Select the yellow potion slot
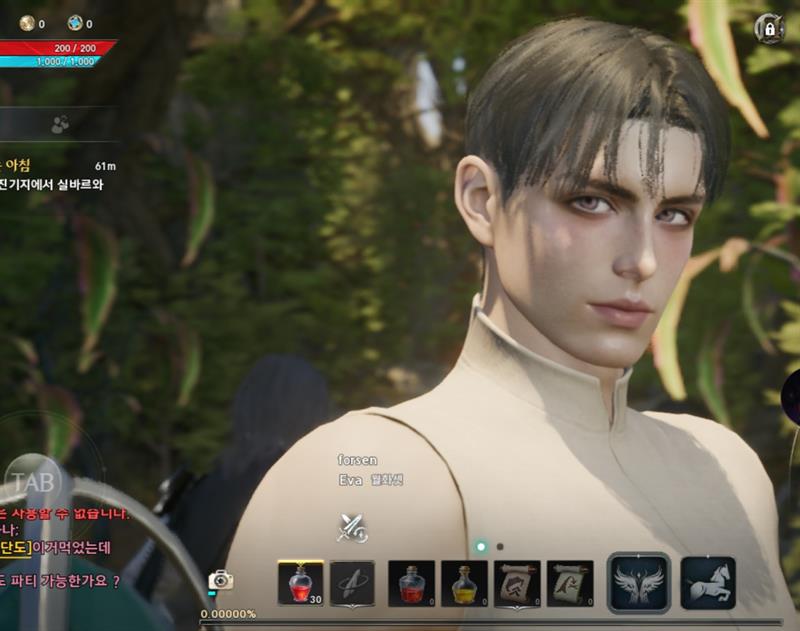Viewport: 800px width, 631px height. pyautogui.click(x=464, y=583)
